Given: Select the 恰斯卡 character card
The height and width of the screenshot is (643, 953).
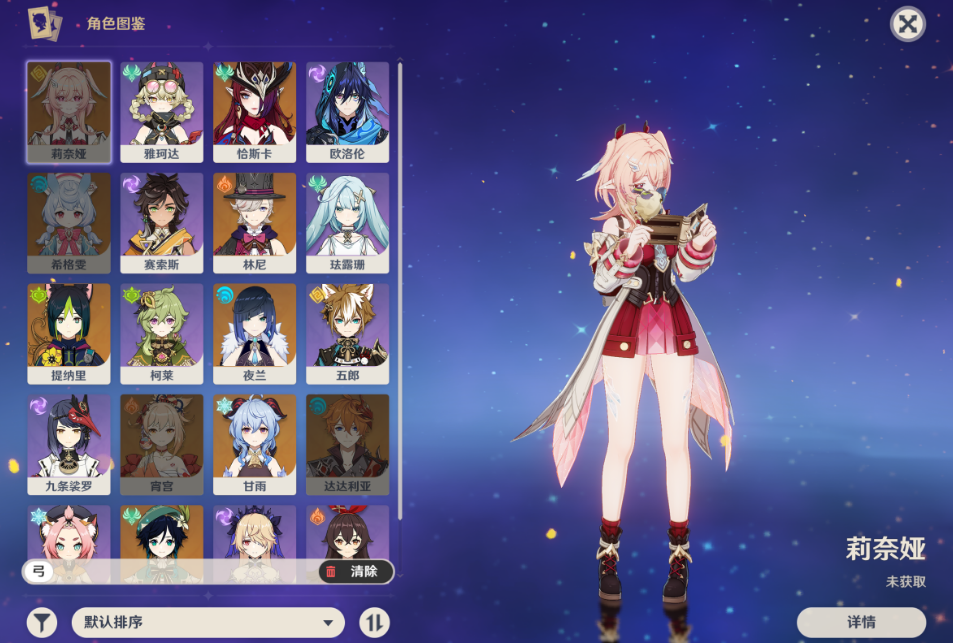Looking at the screenshot, I should point(254,111).
